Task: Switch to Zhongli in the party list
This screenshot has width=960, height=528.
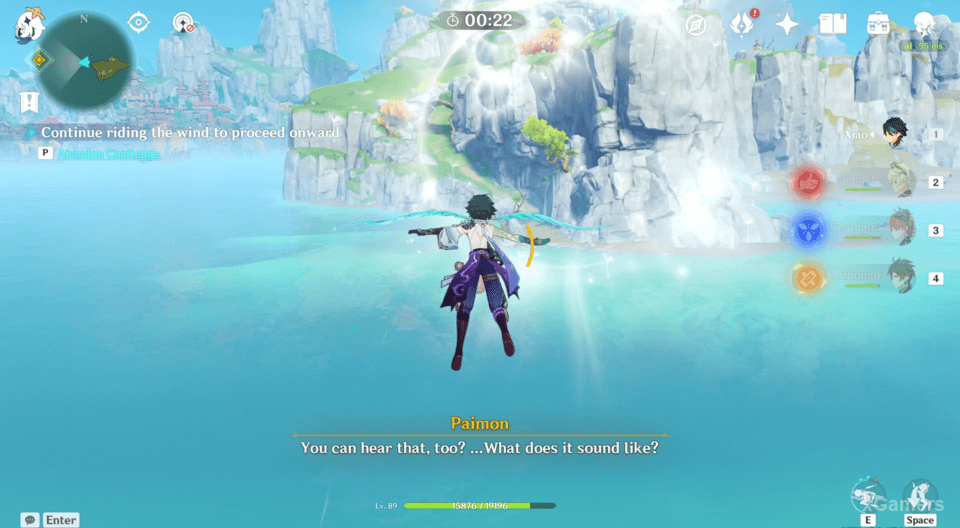Action: 900,277
